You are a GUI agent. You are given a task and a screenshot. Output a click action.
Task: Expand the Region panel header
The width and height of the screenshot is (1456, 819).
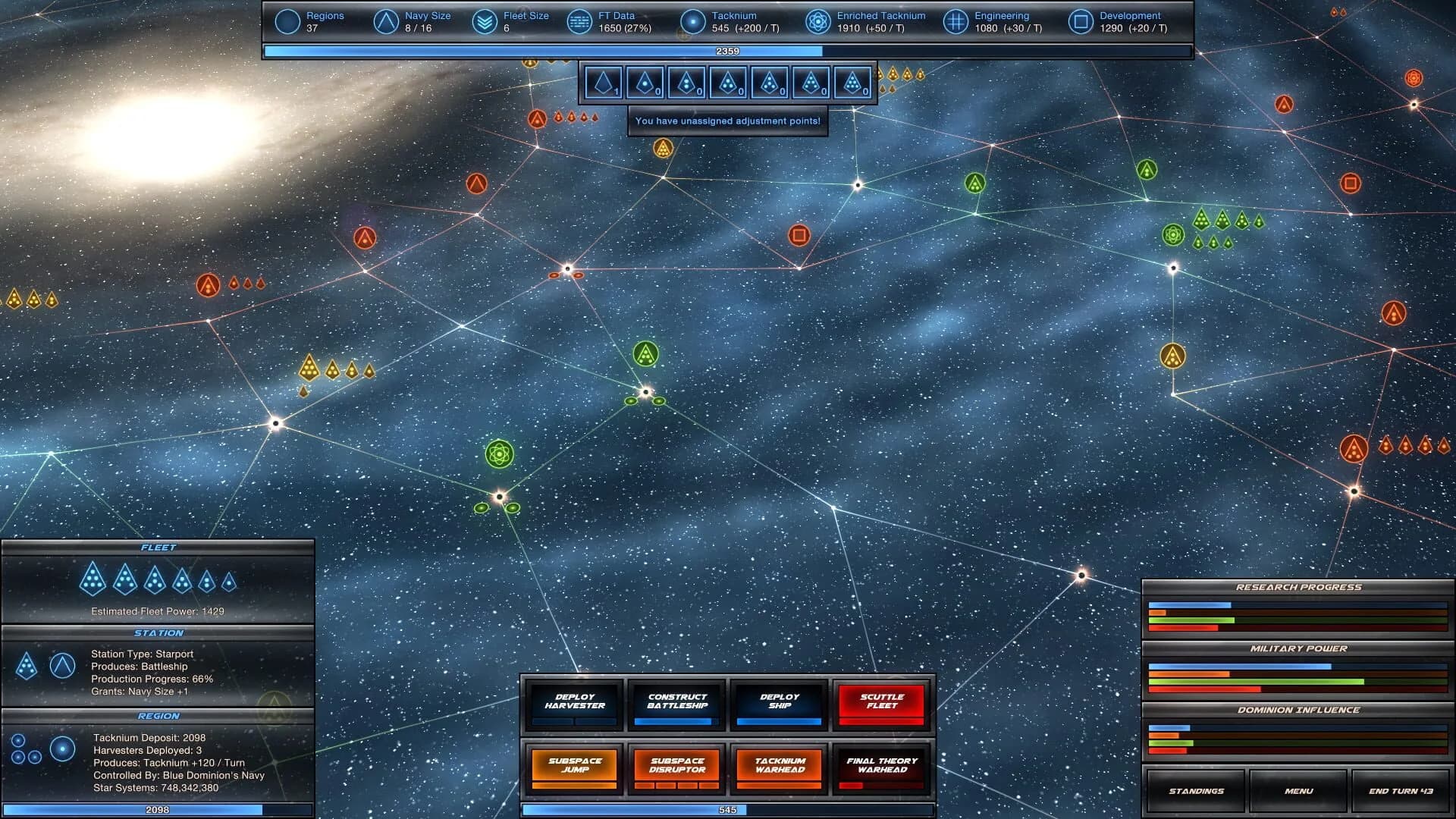(157, 715)
